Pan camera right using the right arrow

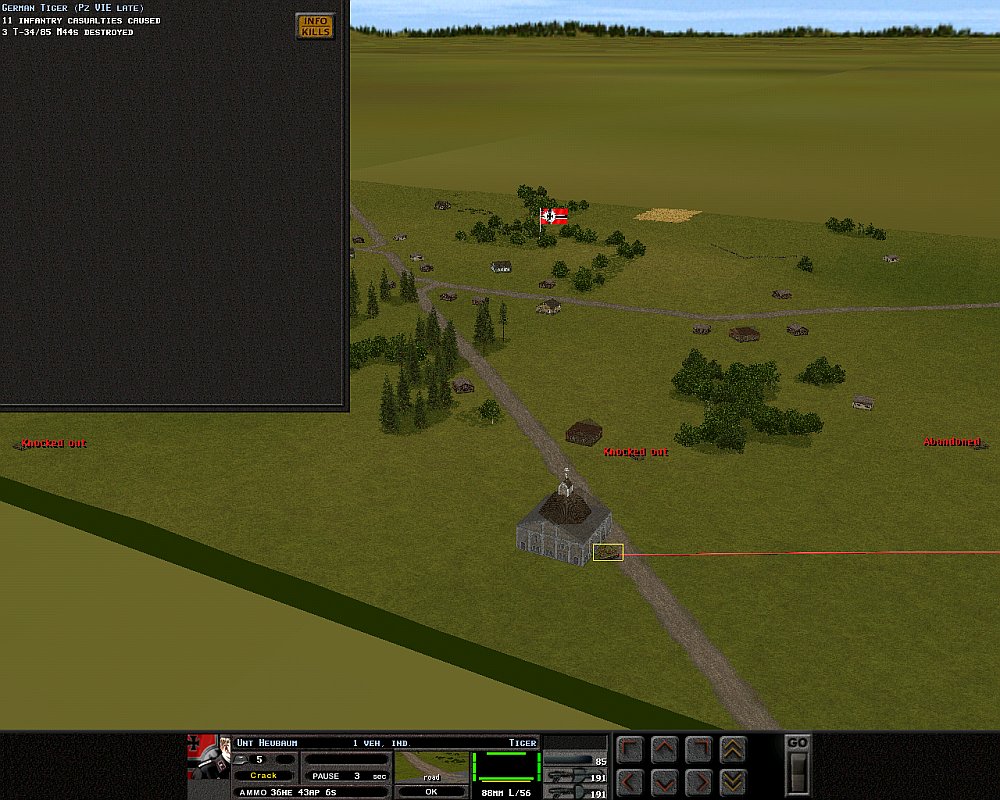[x=699, y=781]
